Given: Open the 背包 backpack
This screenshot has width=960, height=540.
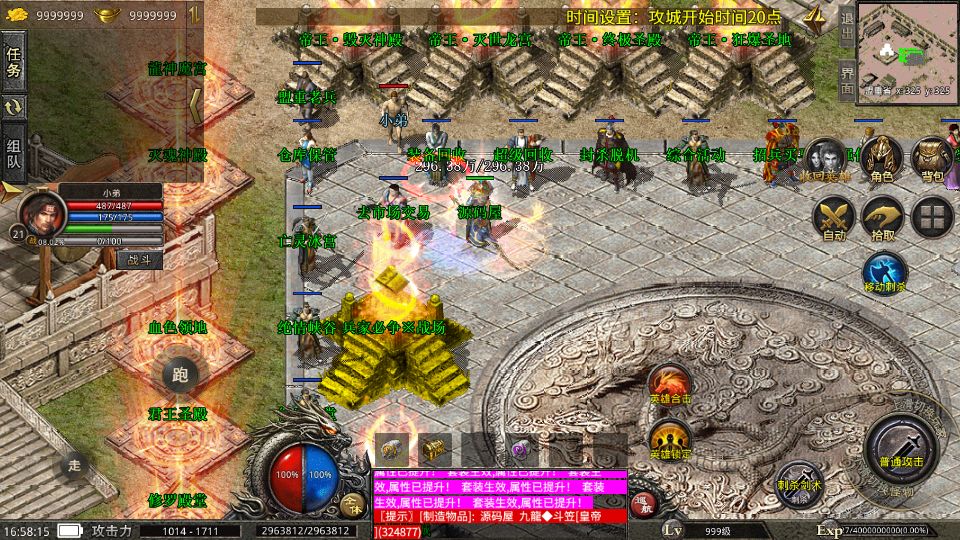Looking at the screenshot, I should (932, 158).
